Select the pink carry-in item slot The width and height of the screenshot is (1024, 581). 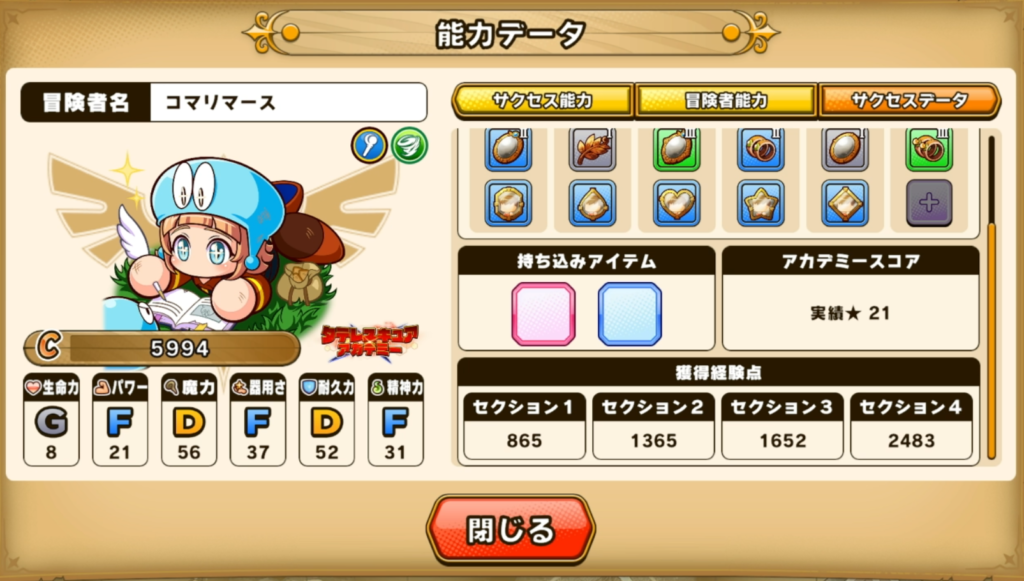click(x=544, y=313)
